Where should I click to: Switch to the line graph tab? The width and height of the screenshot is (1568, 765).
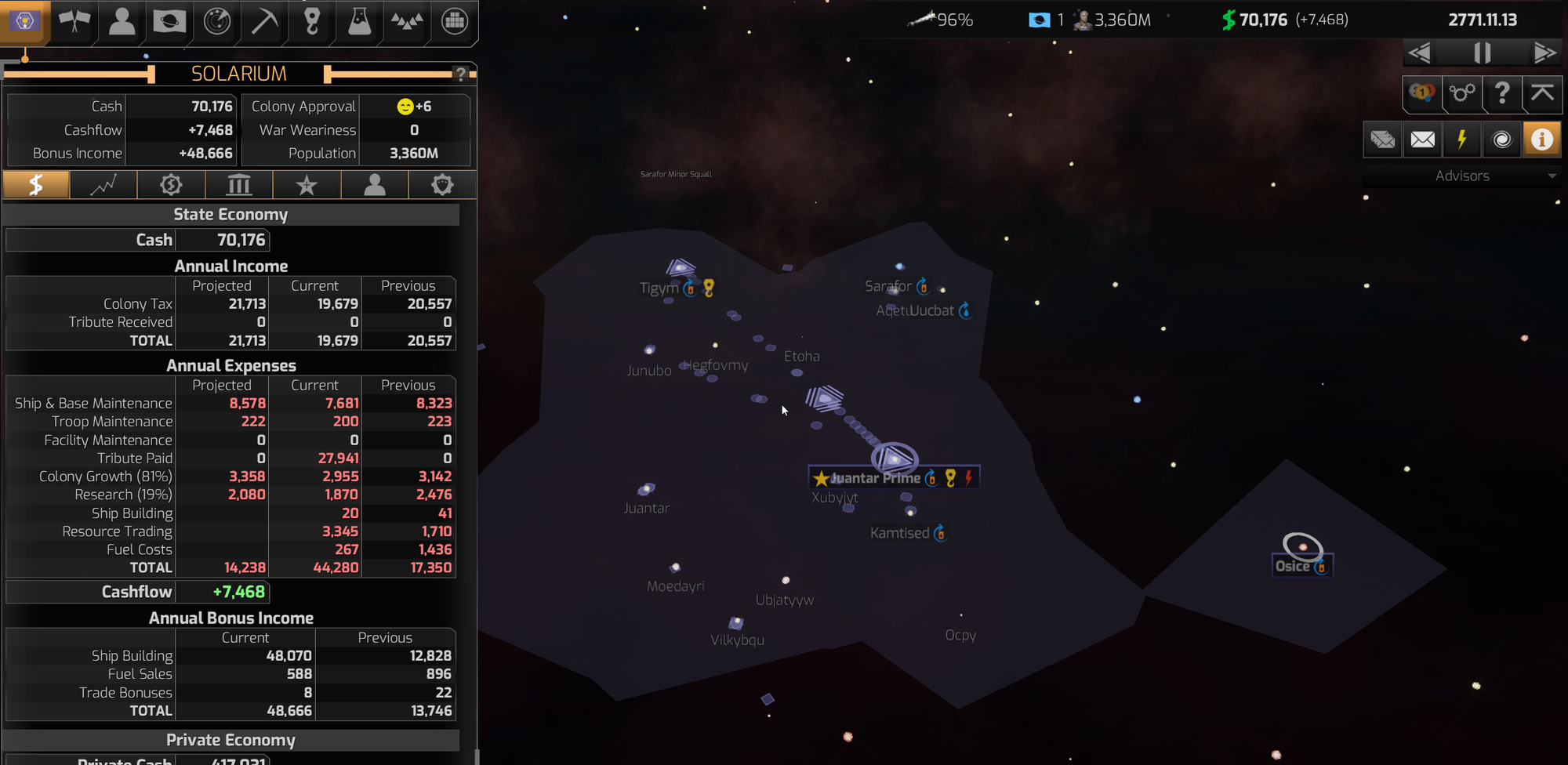coord(103,185)
